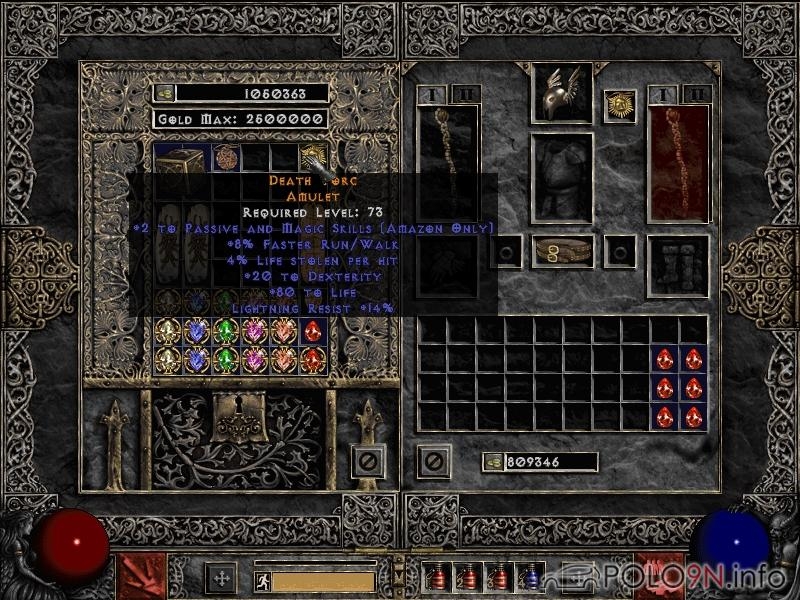Close the inventory panel

point(433,462)
